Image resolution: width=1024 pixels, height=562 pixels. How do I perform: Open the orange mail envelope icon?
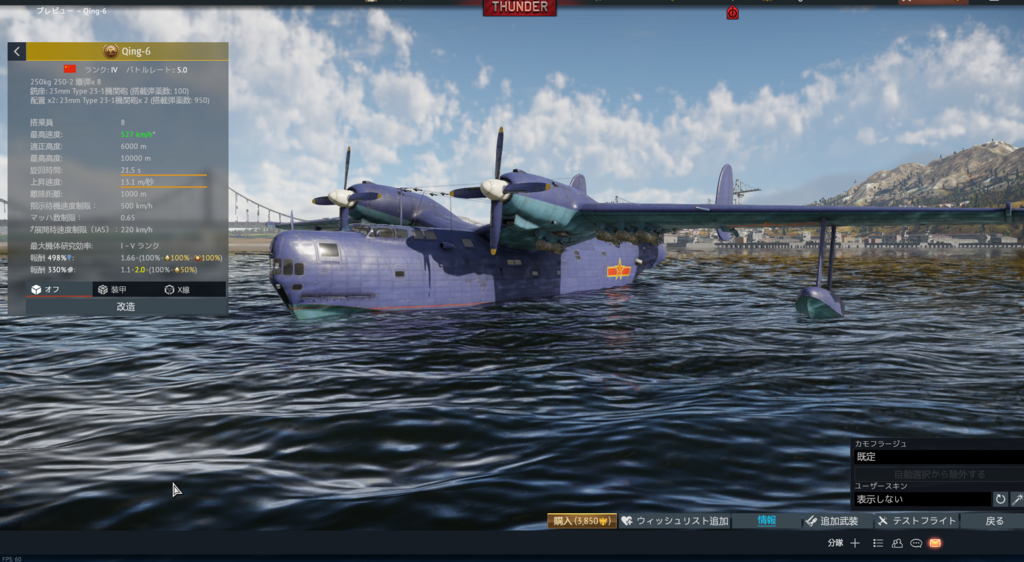click(935, 543)
